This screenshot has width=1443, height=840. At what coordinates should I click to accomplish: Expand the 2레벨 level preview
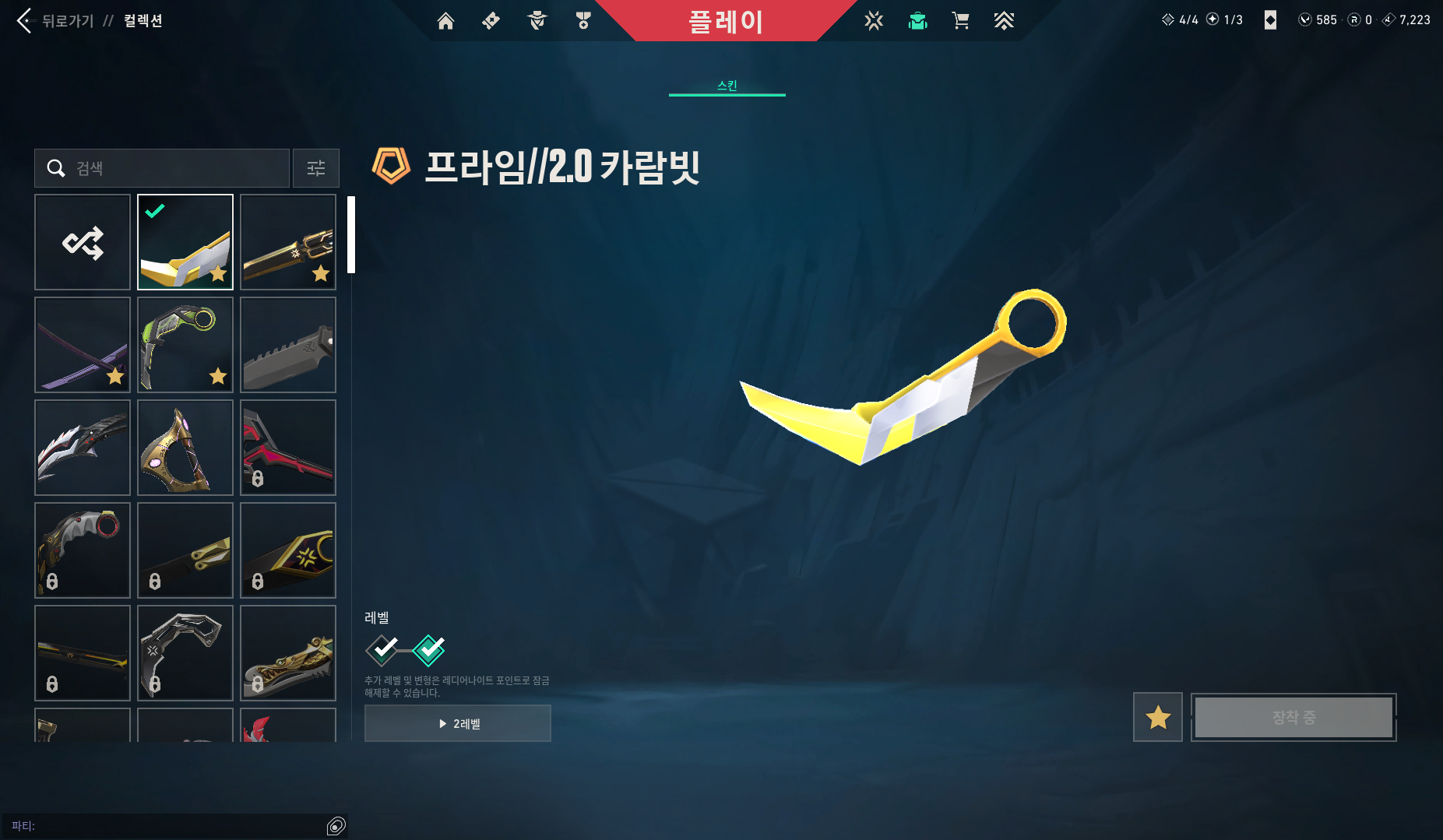point(457,722)
